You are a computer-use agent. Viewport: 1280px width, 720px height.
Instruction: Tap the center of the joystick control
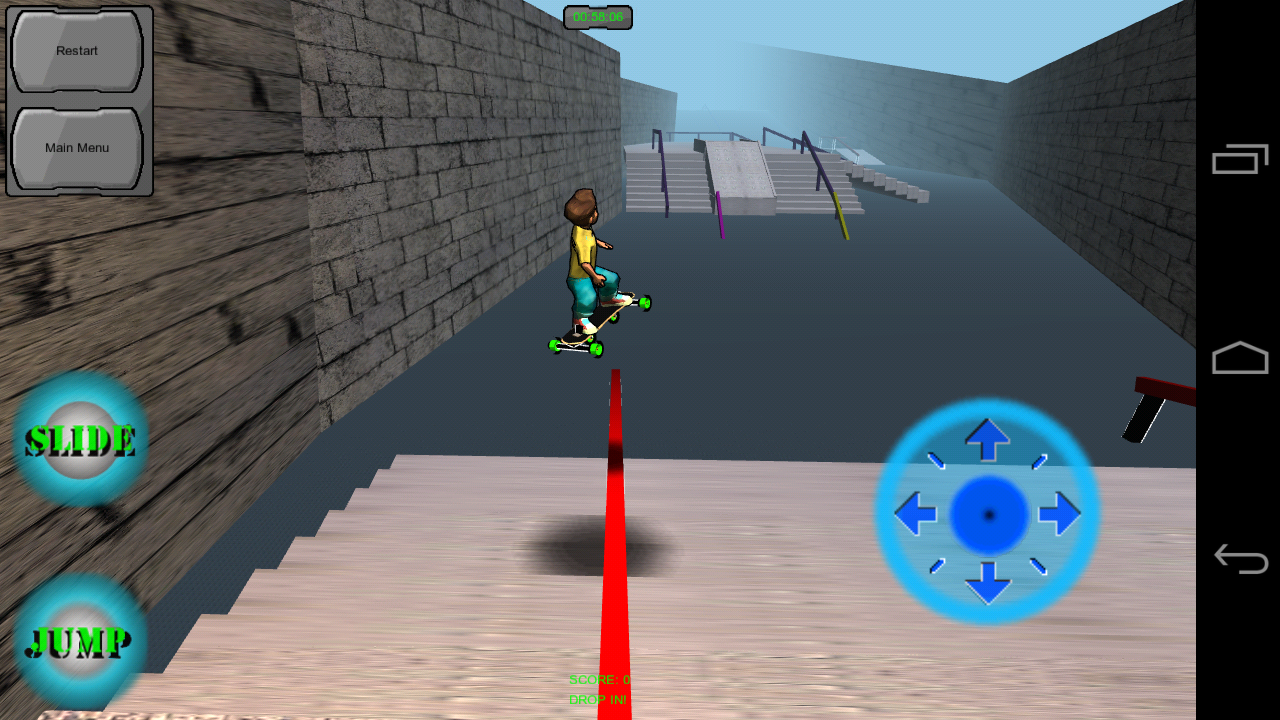click(x=988, y=513)
